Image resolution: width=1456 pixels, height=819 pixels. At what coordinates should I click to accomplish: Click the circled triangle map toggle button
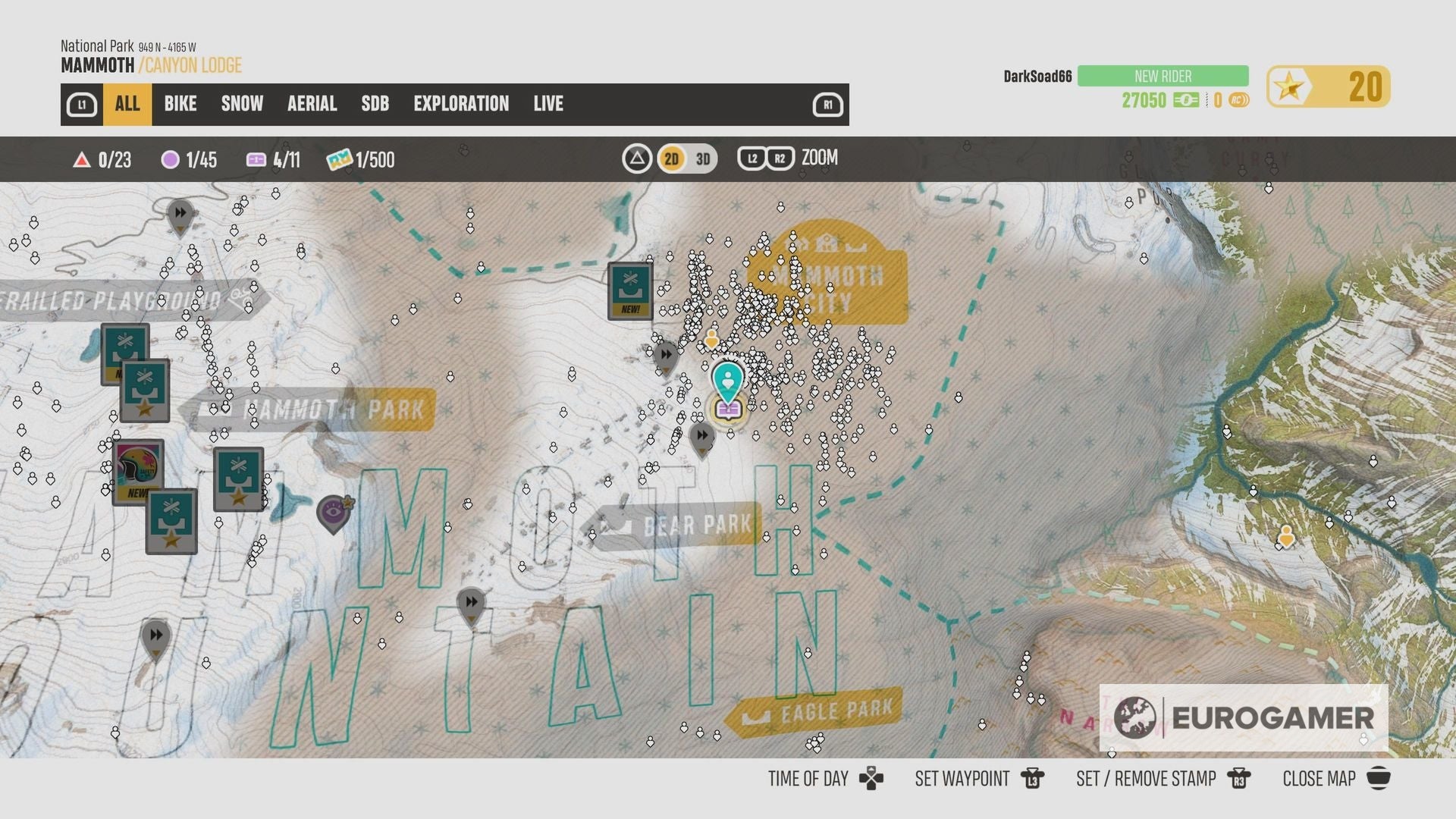[637, 159]
